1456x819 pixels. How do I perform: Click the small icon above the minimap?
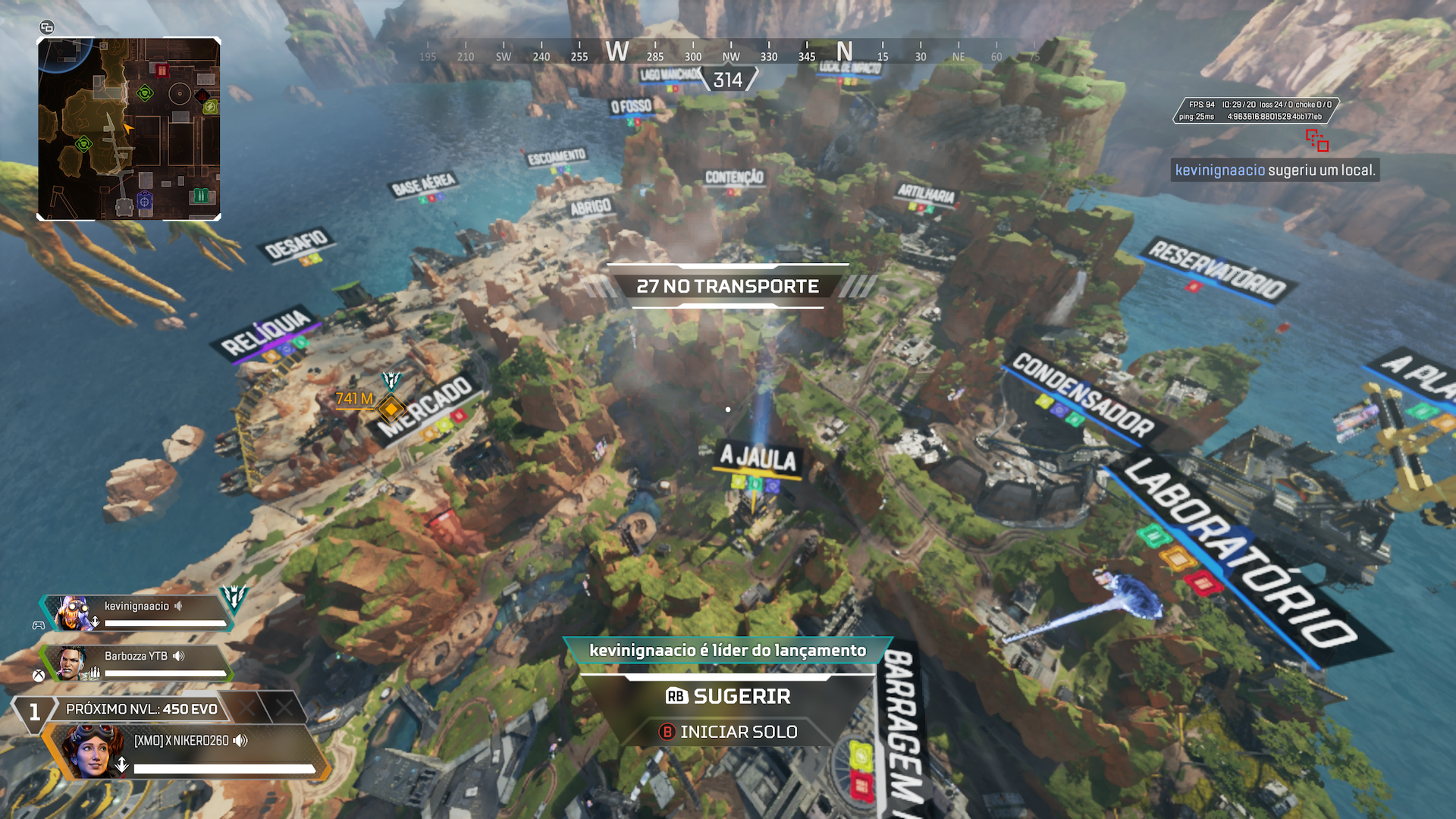pos(47,28)
